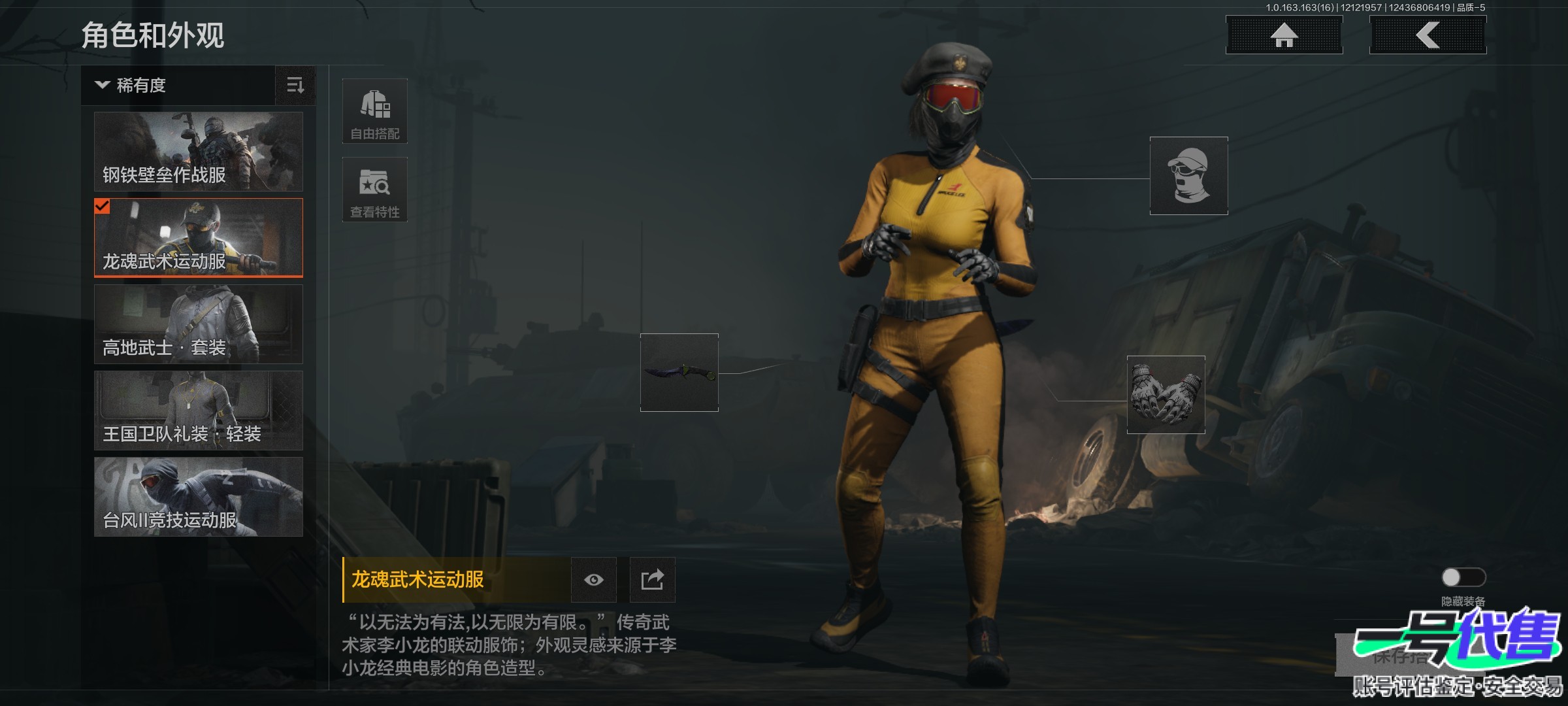Share the 龙魂武术运动服 outfit
The image size is (1568, 706).
point(652,580)
